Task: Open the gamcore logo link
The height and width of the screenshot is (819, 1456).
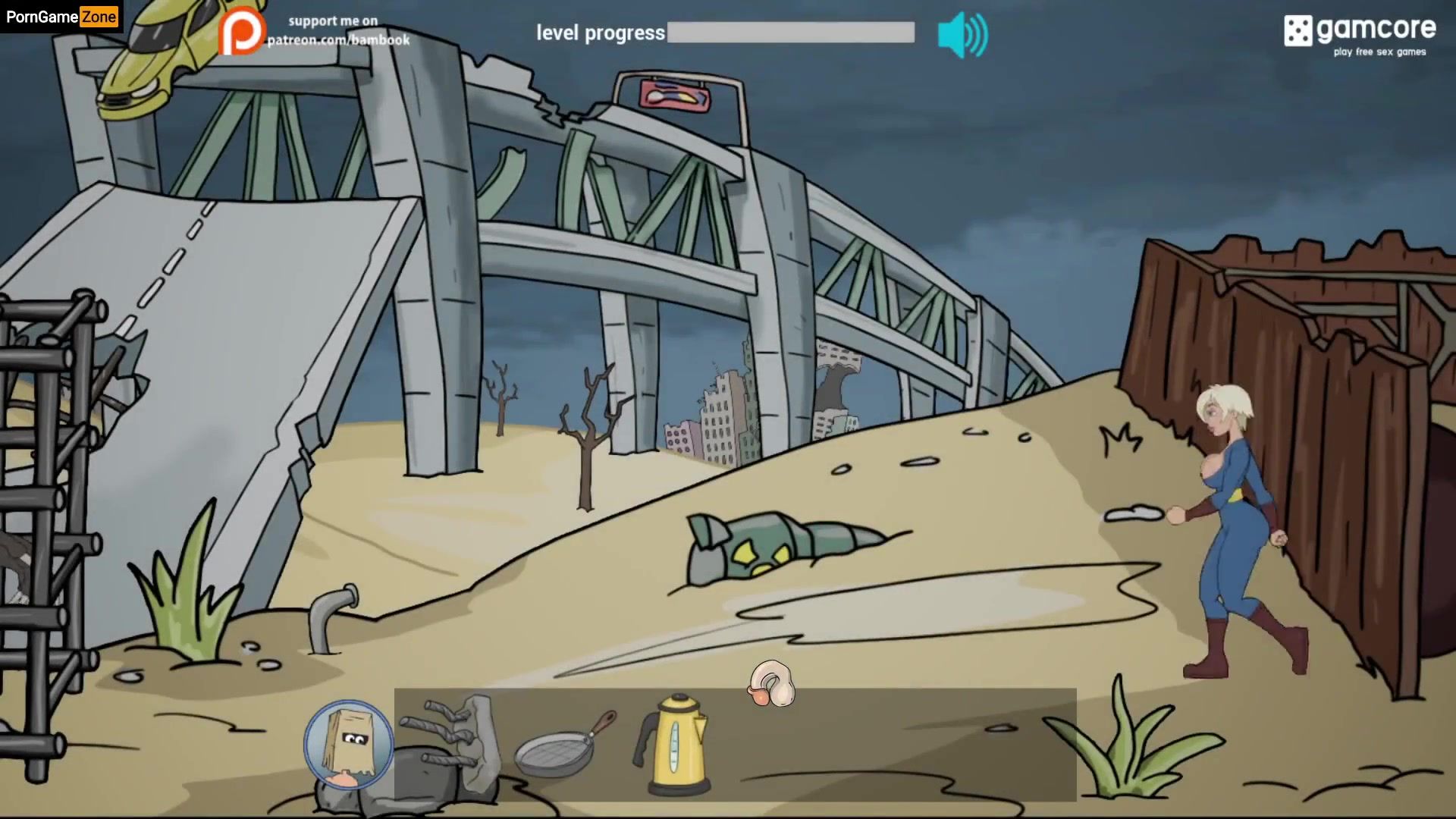Action: (x=1360, y=34)
